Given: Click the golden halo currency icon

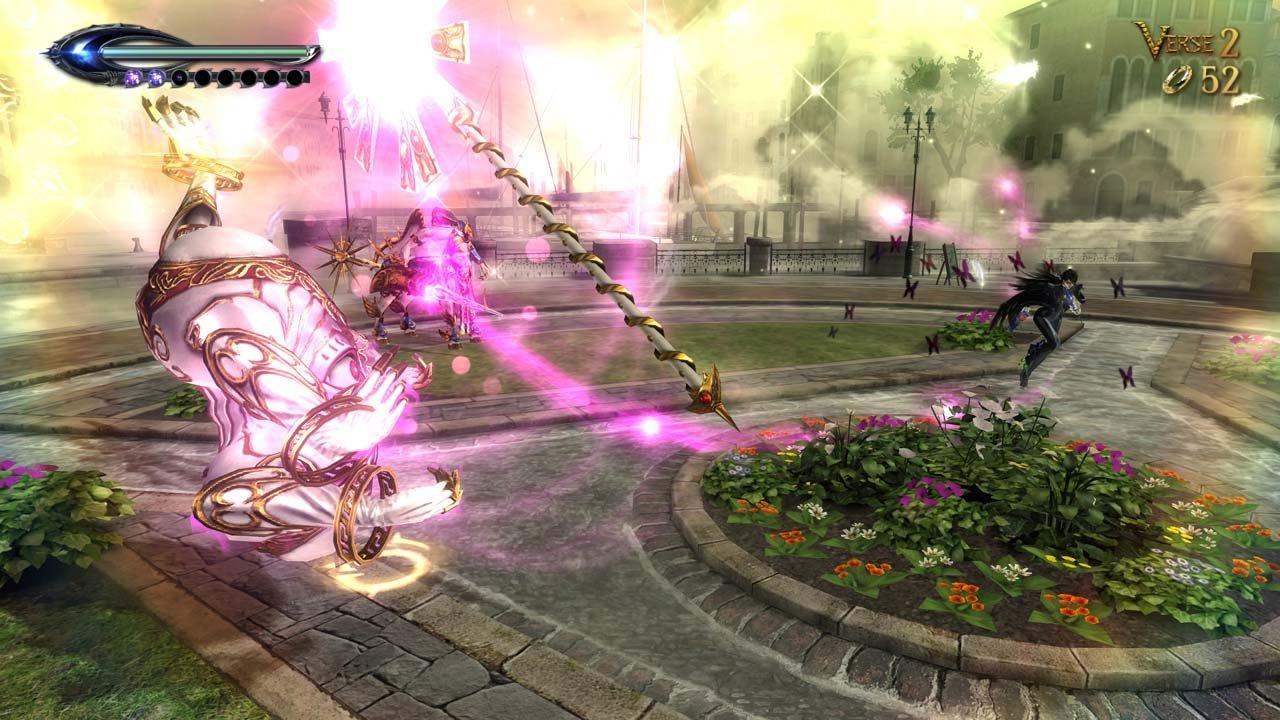Looking at the screenshot, I should pyautogui.click(x=1176, y=78).
